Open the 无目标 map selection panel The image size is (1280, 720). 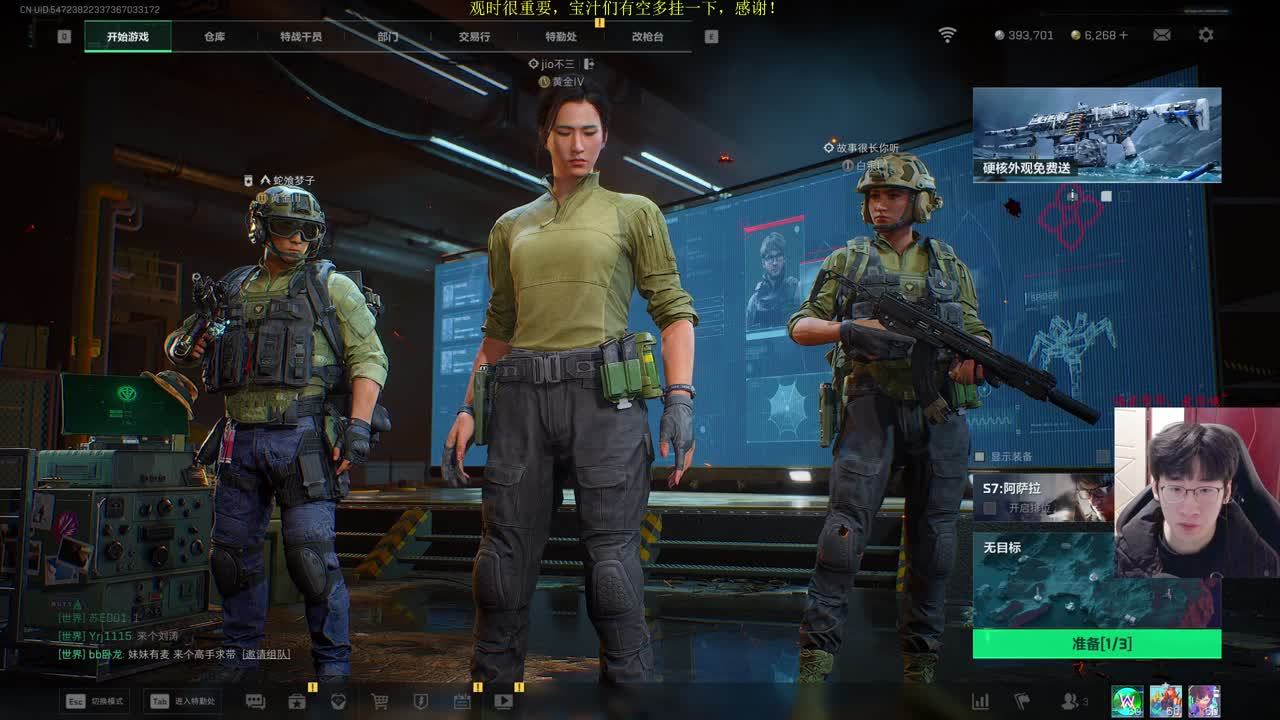[x=1045, y=580]
